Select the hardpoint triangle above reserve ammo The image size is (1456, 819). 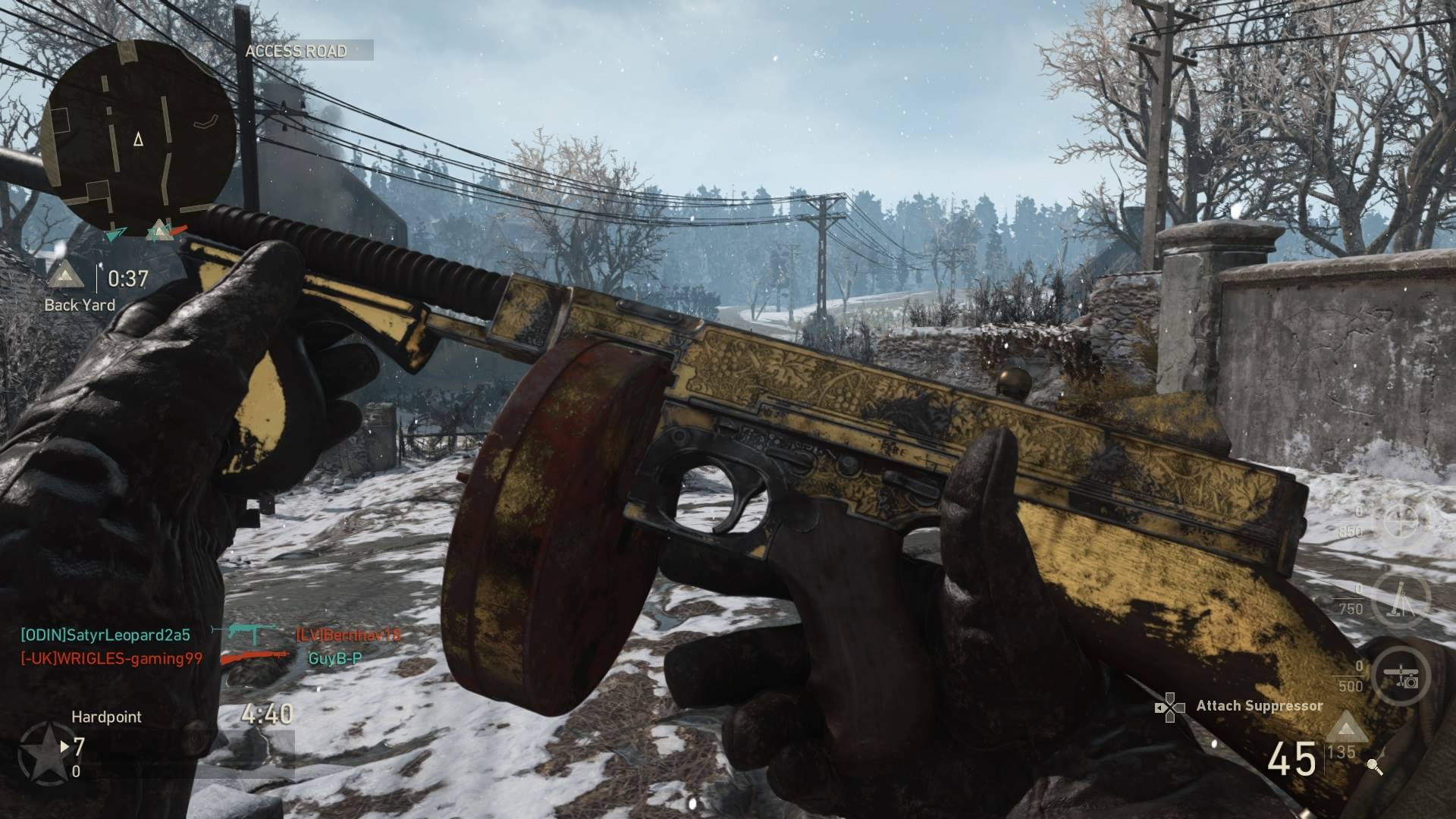pyautogui.click(x=1346, y=726)
